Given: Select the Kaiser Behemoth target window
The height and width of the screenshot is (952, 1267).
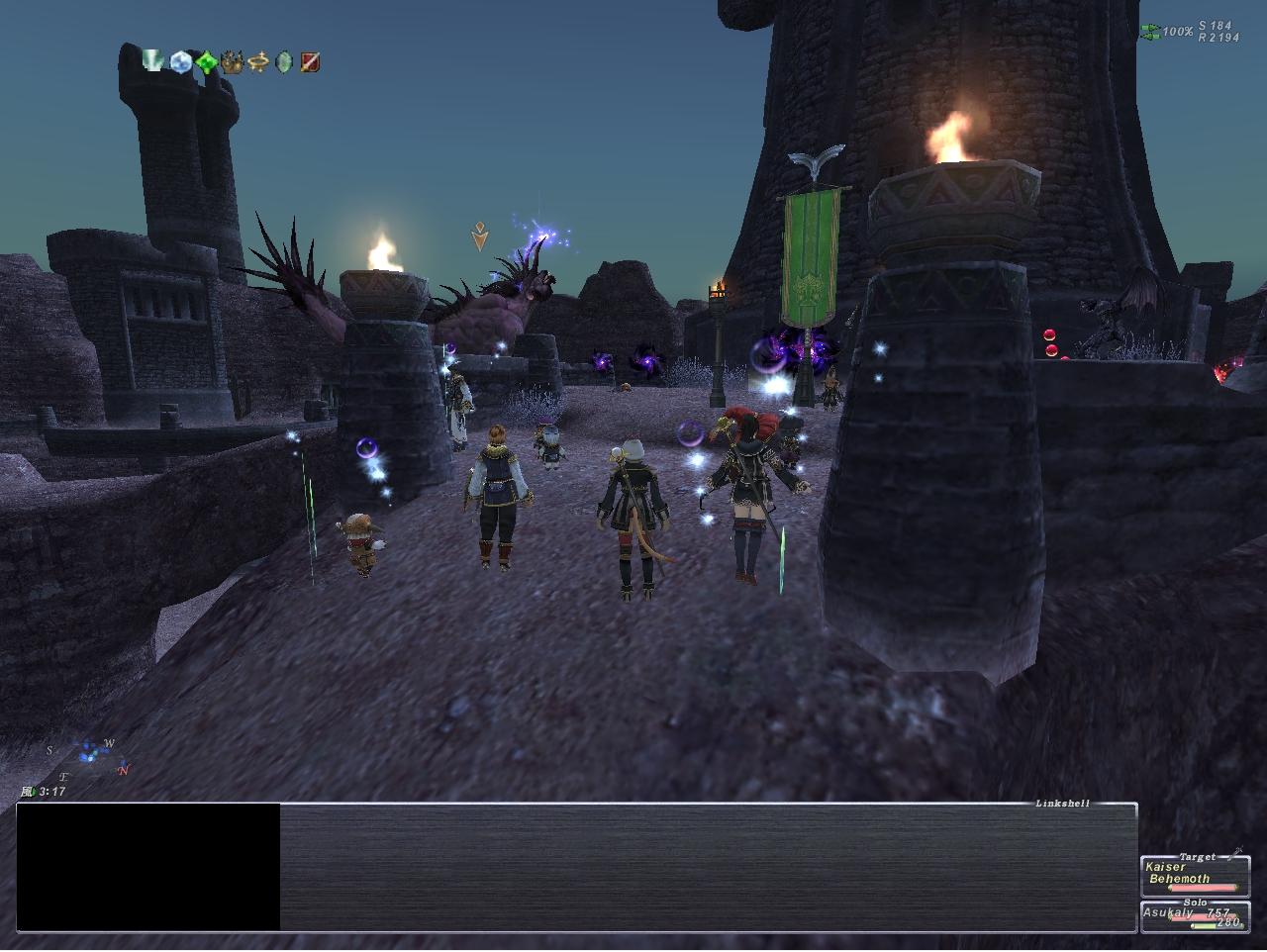Looking at the screenshot, I should pos(1194,874).
